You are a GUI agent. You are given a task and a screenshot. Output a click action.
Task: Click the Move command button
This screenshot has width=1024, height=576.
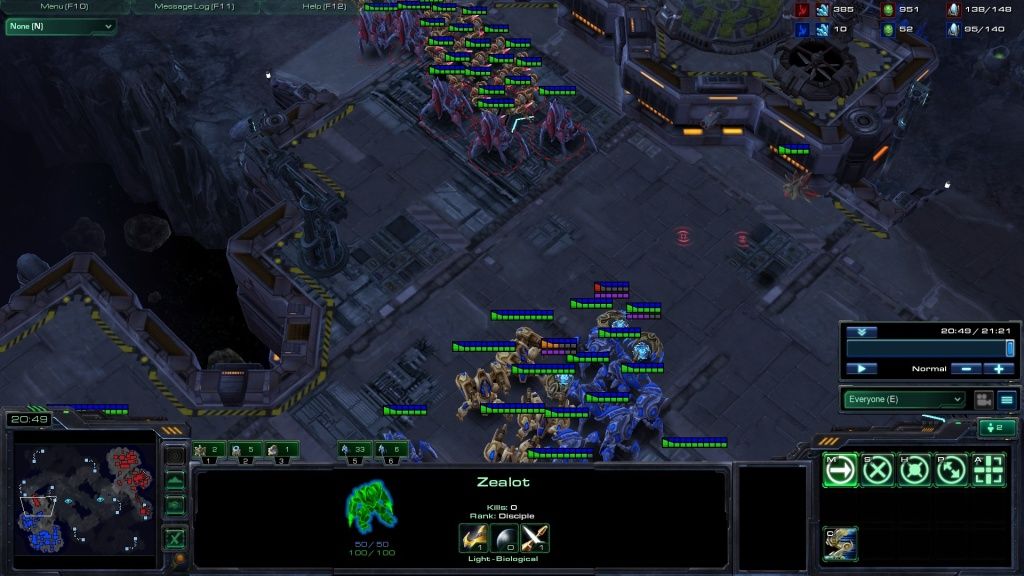tap(840, 470)
